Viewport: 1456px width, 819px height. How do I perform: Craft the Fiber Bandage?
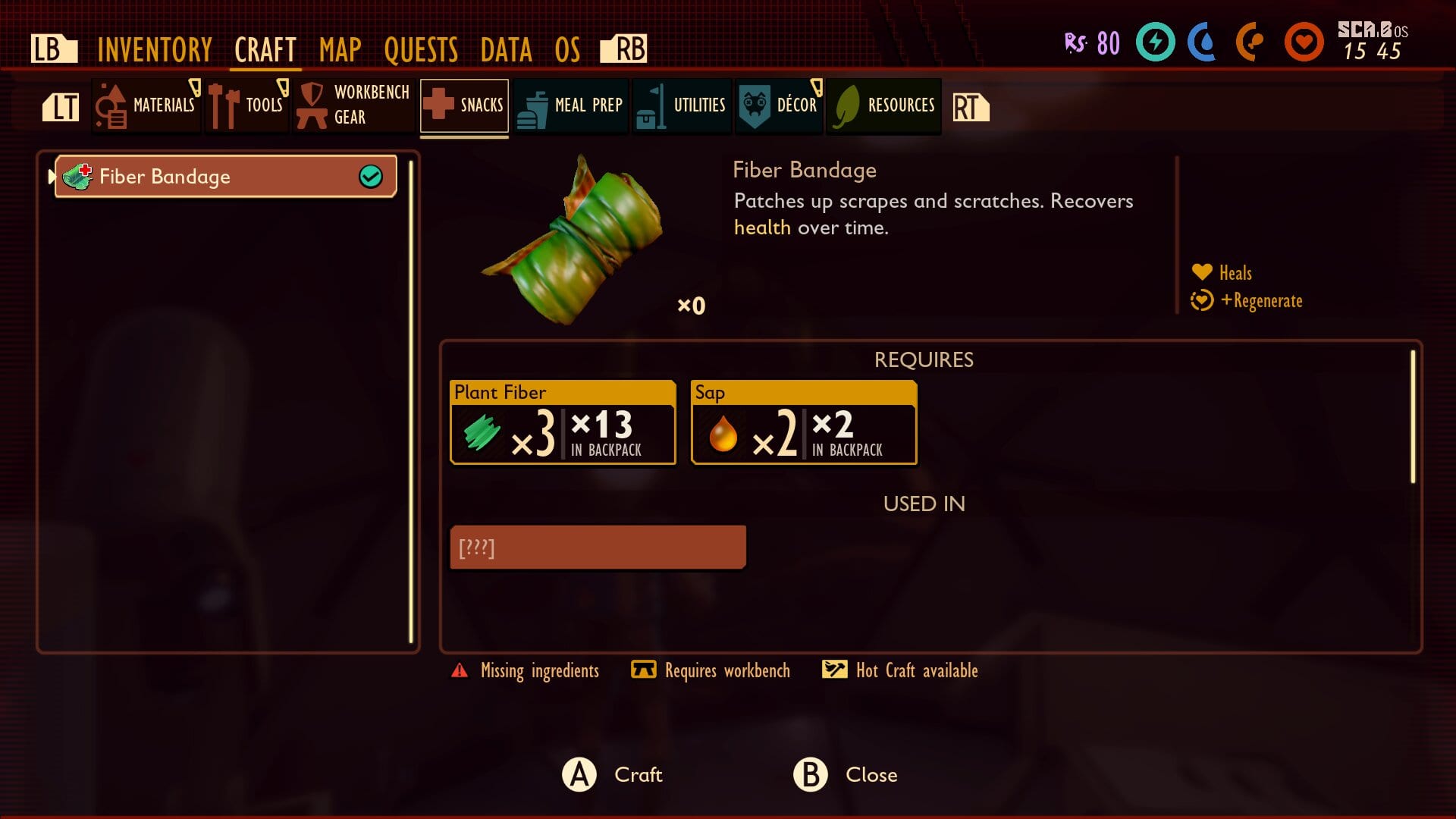[x=613, y=774]
